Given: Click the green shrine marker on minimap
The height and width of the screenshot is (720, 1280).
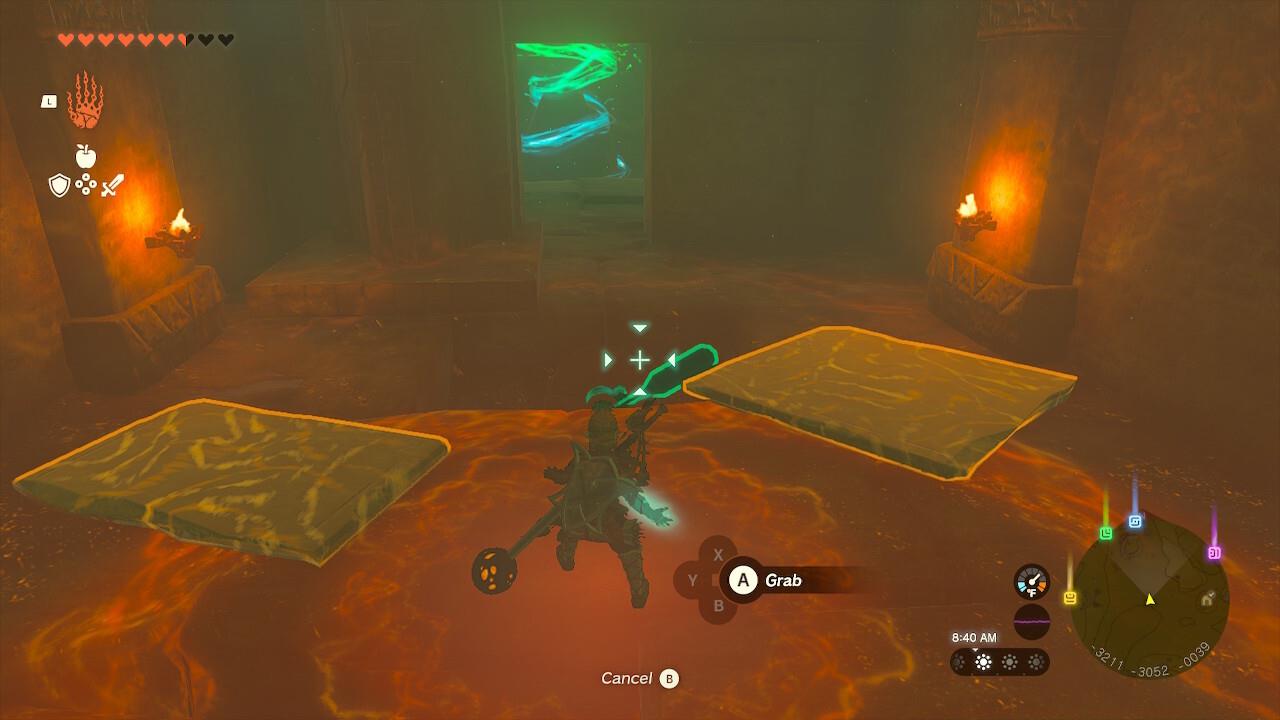Looking at the screenshot, I should (1105, 536).
